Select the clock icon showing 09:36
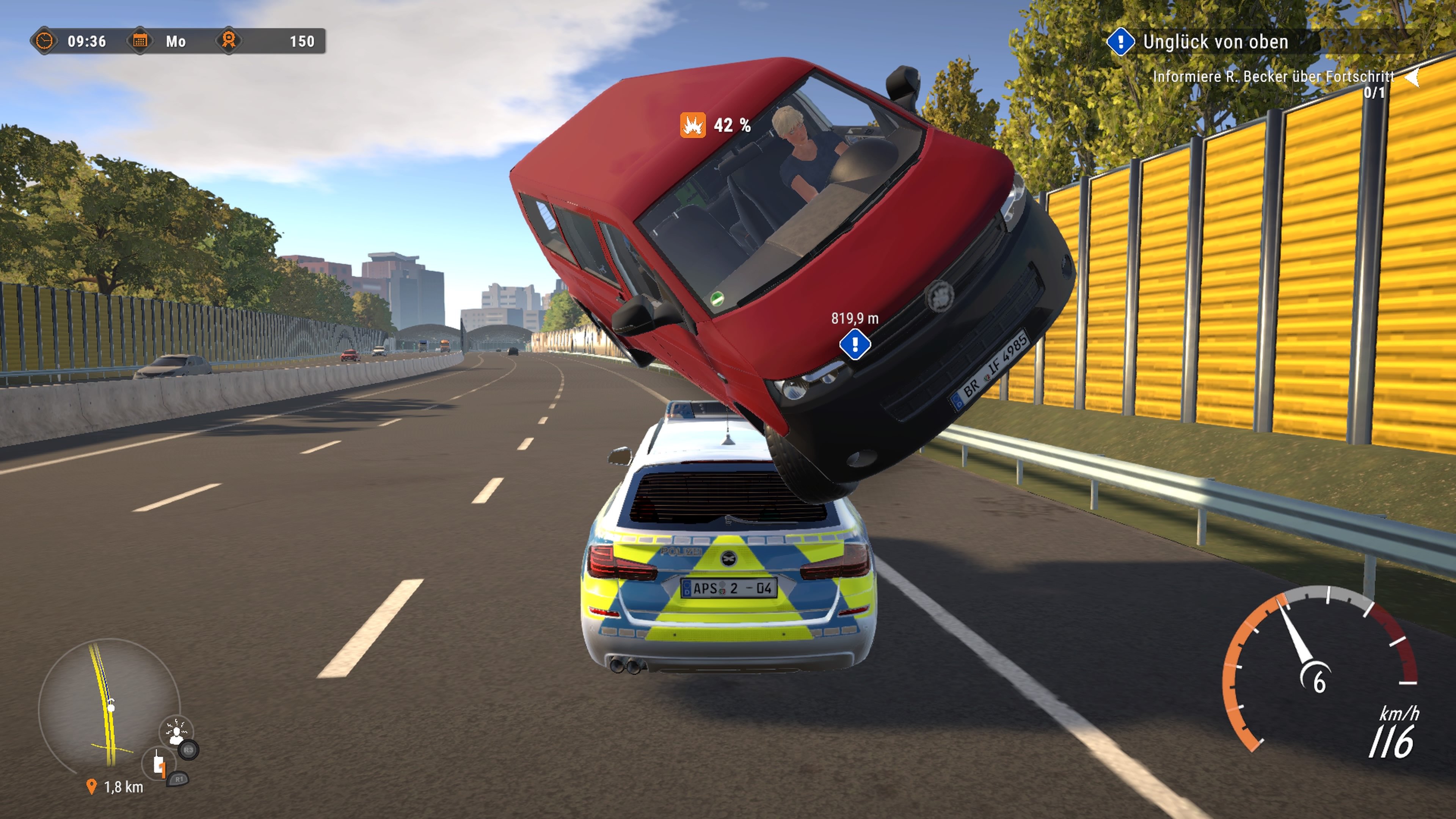This screenshot has height=819, width=1456. (x=45, y=41)
